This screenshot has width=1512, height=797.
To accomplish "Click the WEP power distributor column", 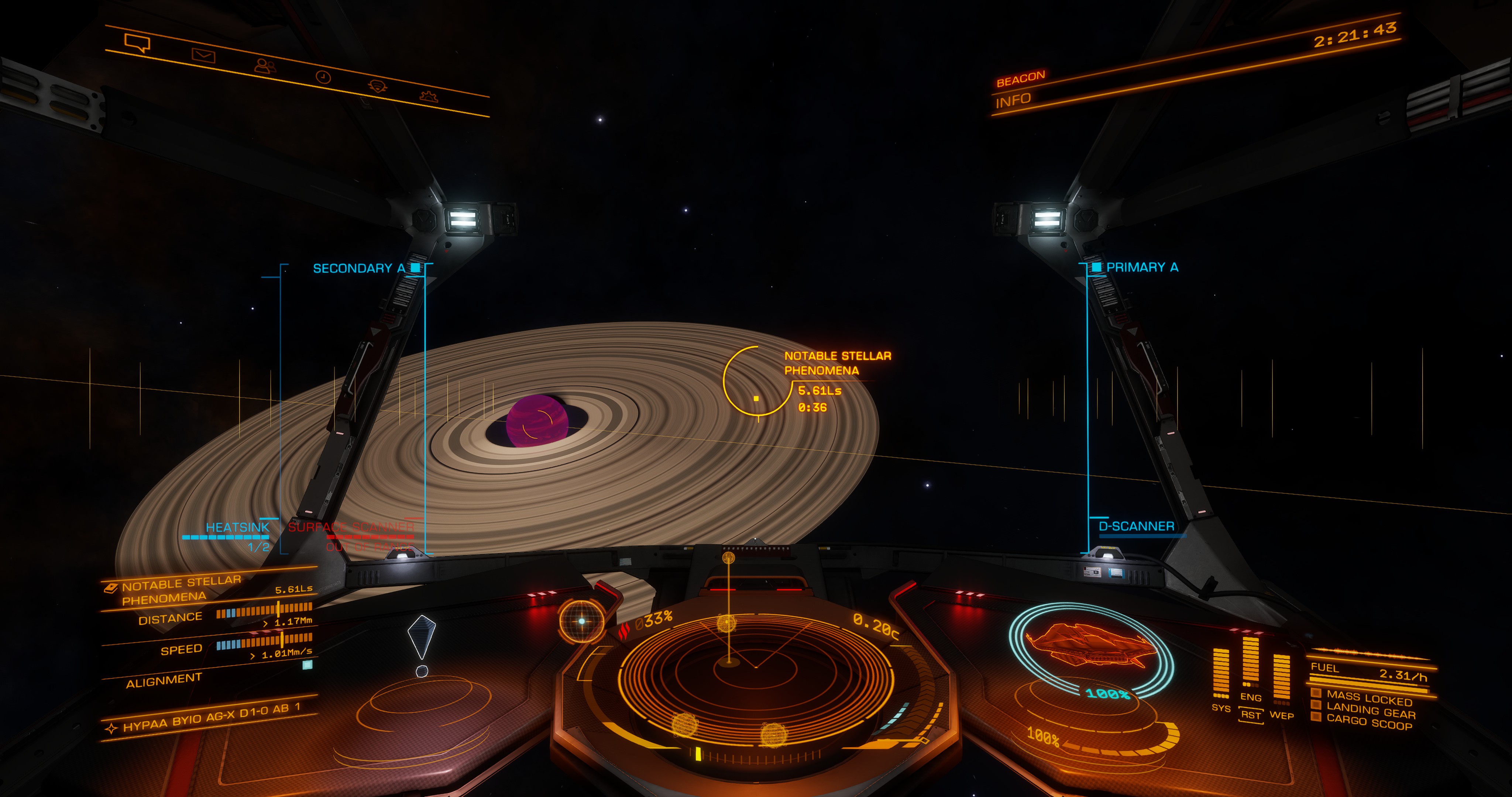I will (1281, 681).
